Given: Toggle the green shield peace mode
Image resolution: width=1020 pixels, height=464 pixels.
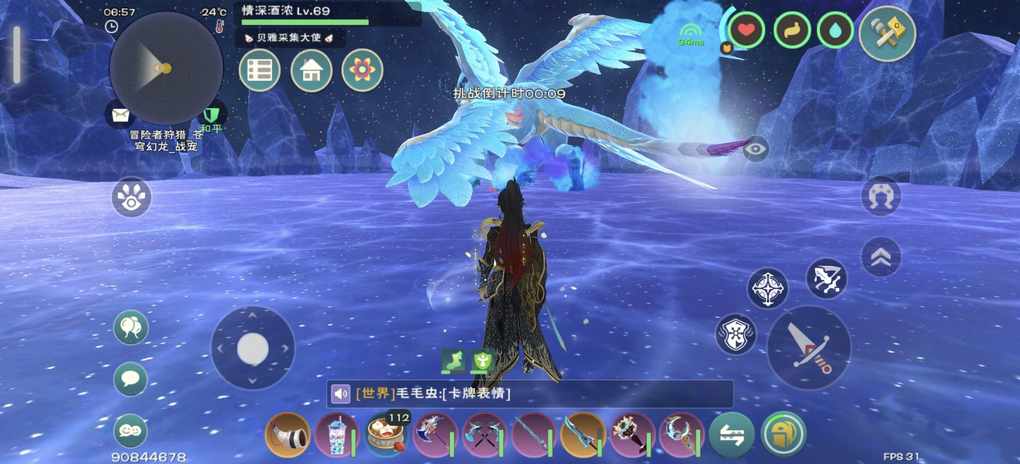Looking at the screenshot, I should click(x=211, y=115).
